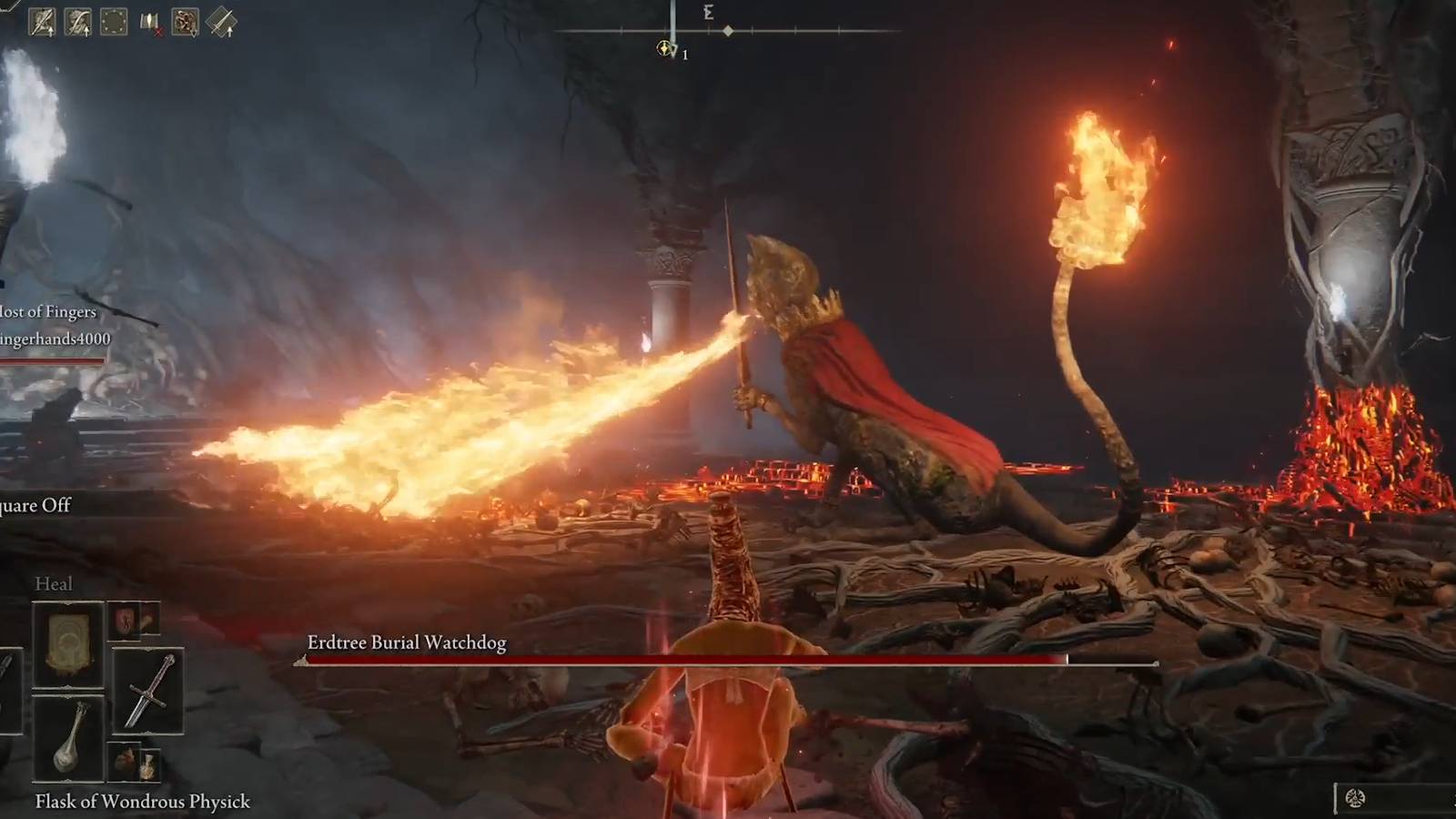
Task: Click the first weapon-buff icon top-left
Action: coord(43,22)
